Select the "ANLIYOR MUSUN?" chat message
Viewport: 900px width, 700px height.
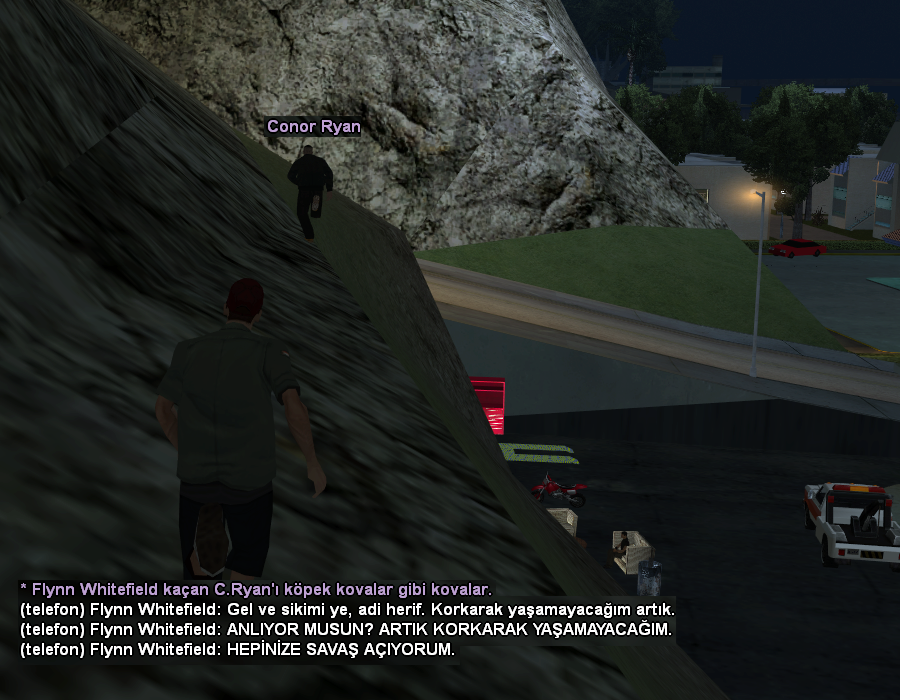click(x=346, y=629)
